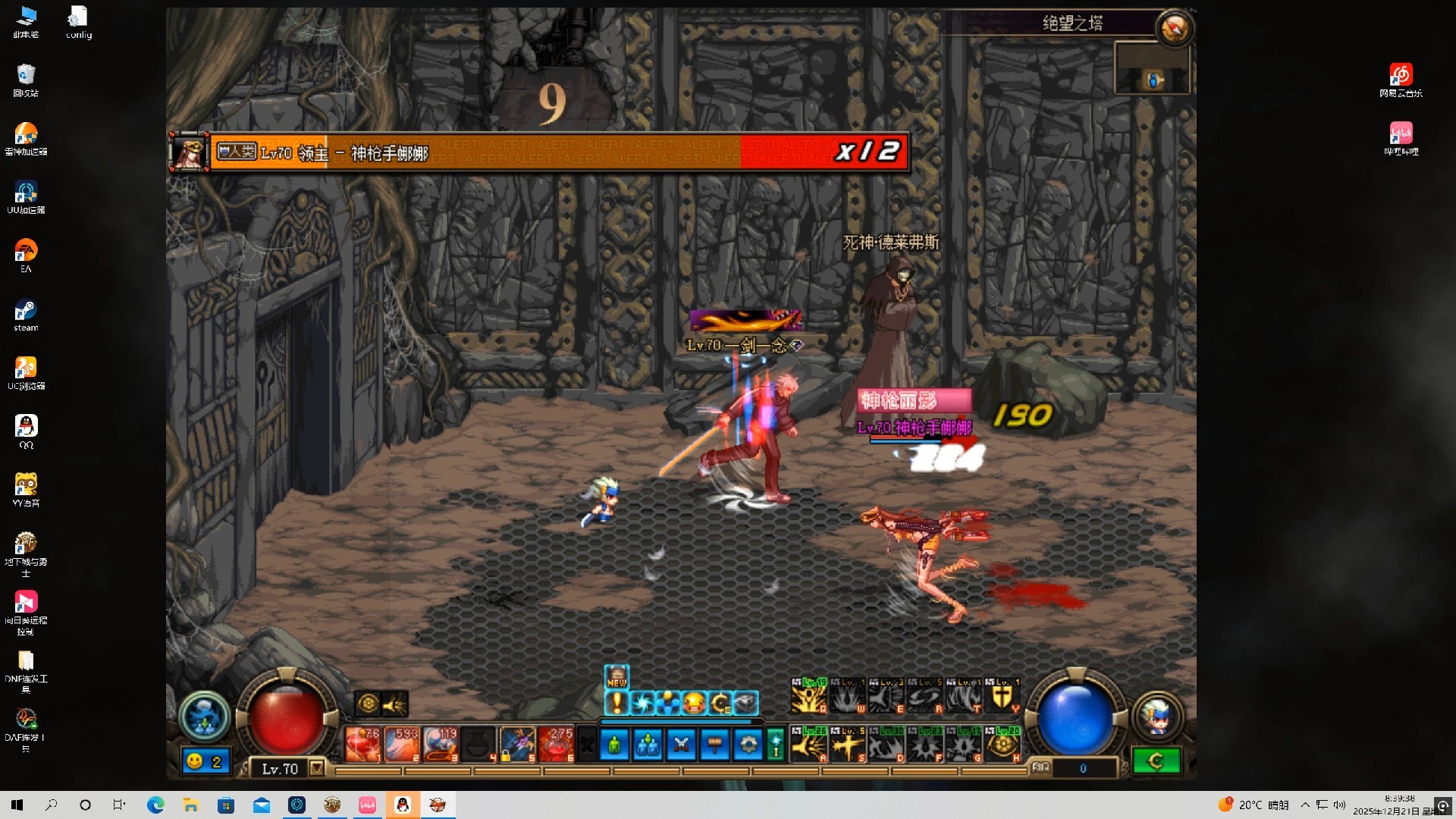The width and height of the screenshot is (1456, 819).
Task: Use the heart potion in quickslot 1
Action: point(362,744)
